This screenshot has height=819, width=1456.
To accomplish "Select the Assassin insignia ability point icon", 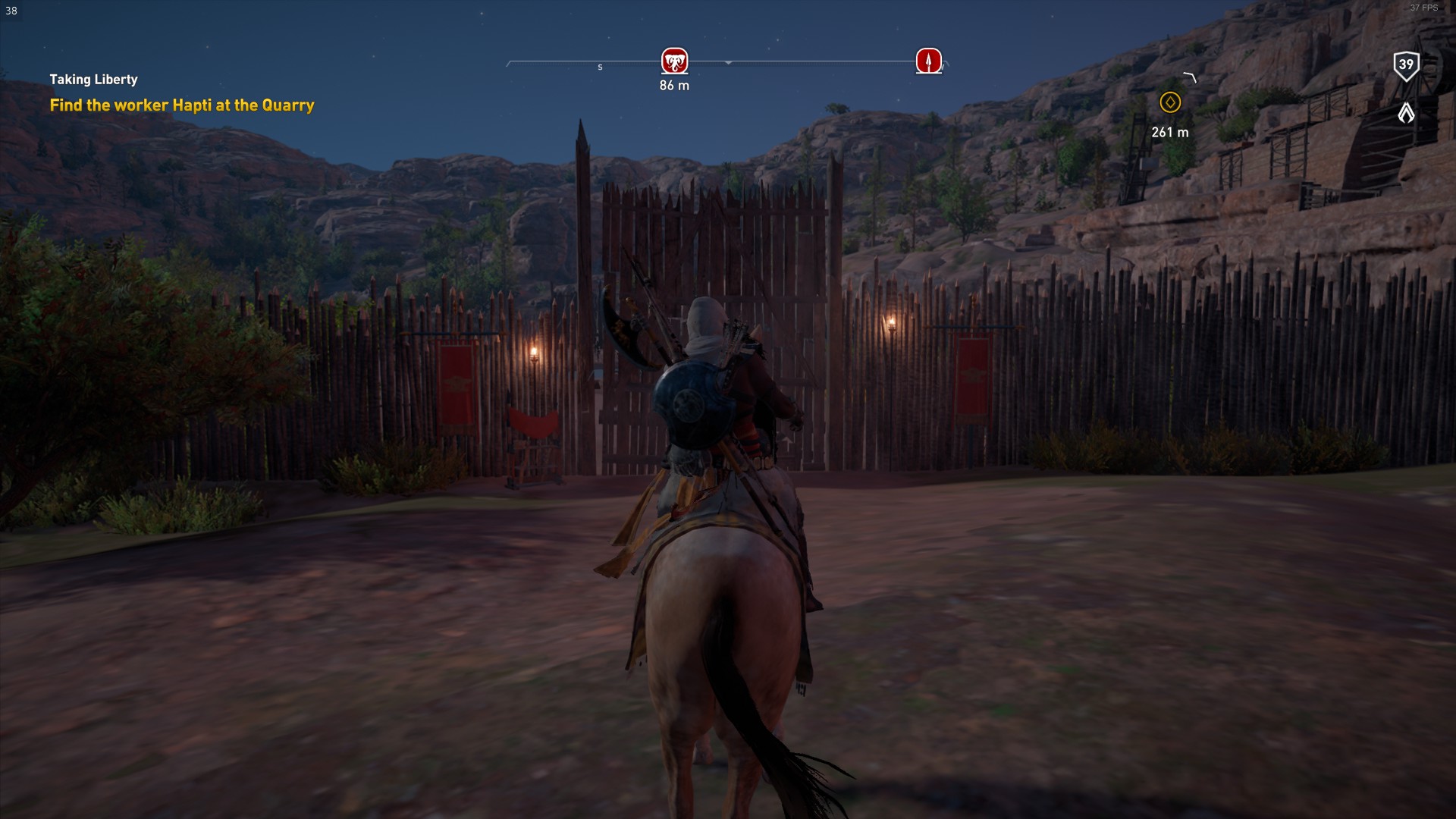I will tap(1406, 113).
